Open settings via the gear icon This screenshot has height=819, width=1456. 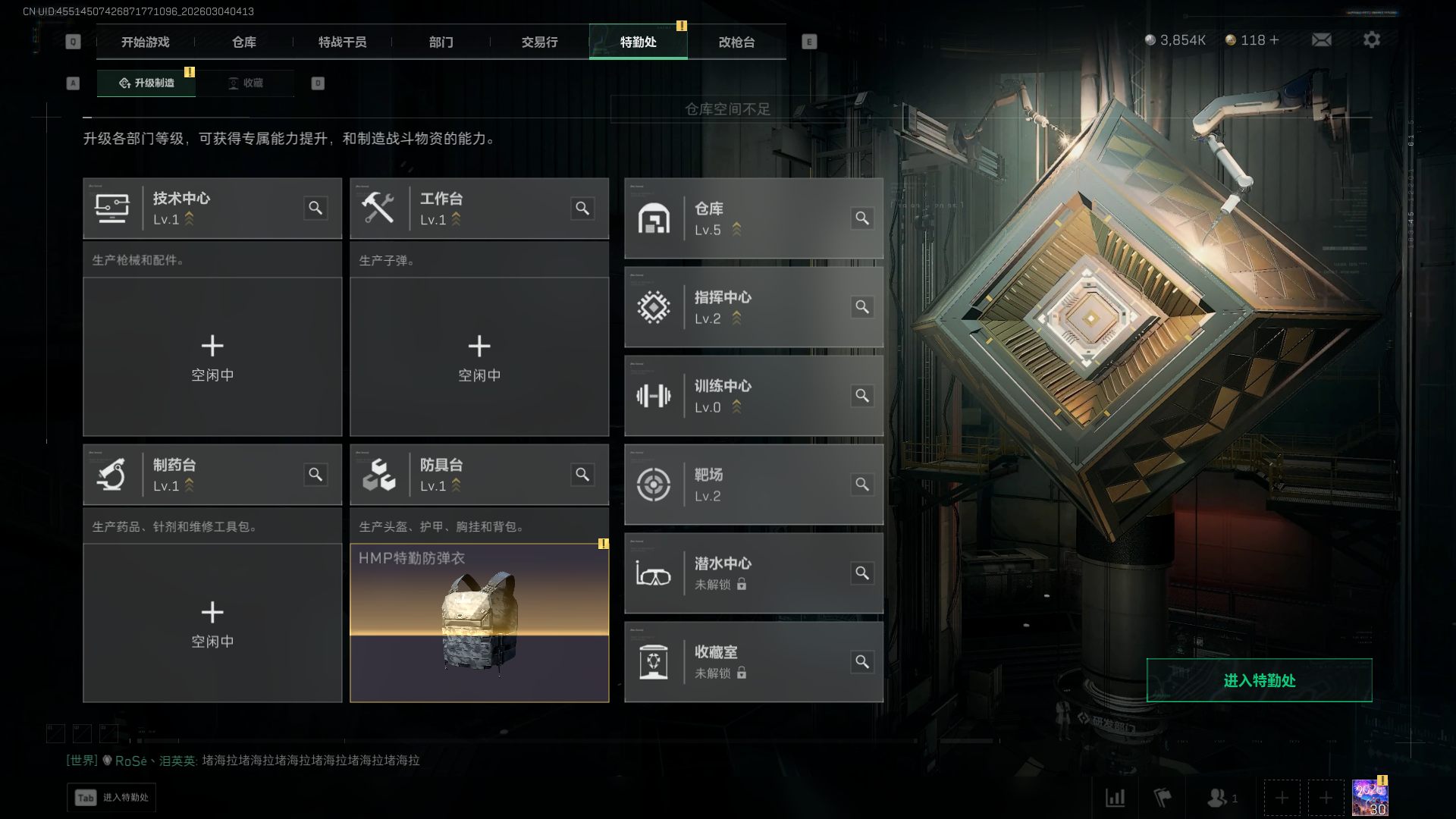click(1371, 40)
